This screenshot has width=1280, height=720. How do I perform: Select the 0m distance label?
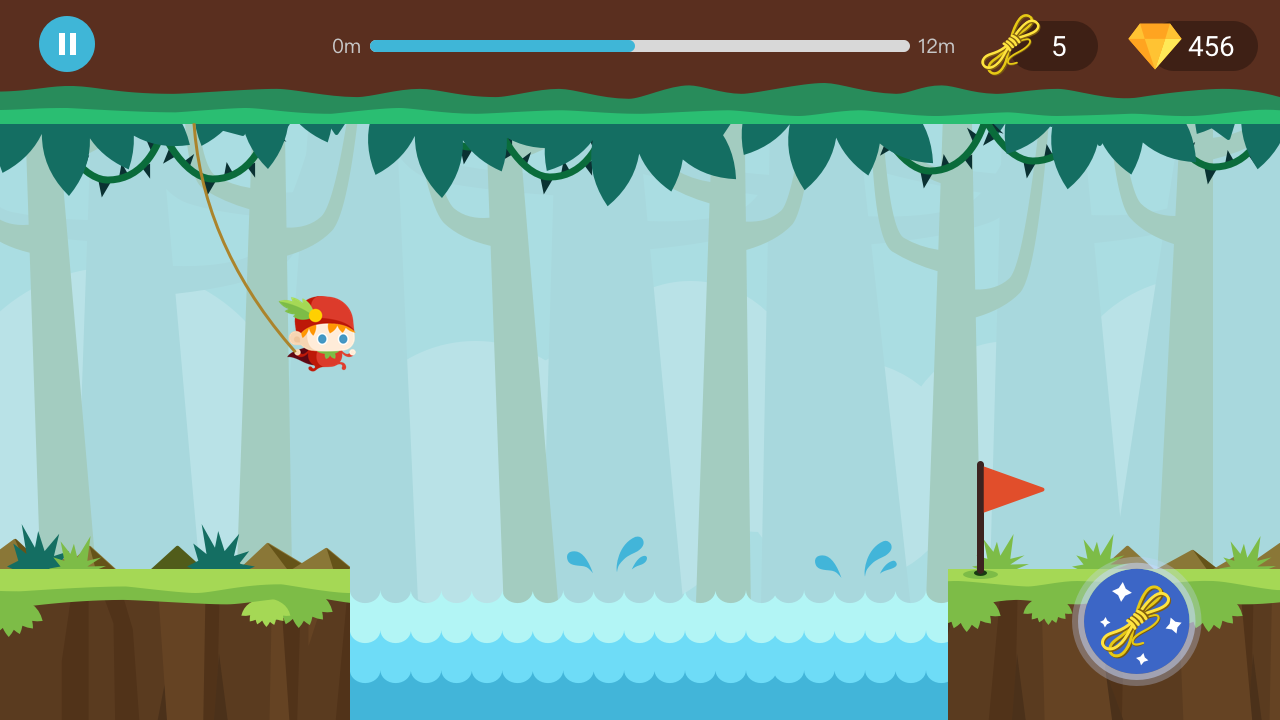click(347, 46)
